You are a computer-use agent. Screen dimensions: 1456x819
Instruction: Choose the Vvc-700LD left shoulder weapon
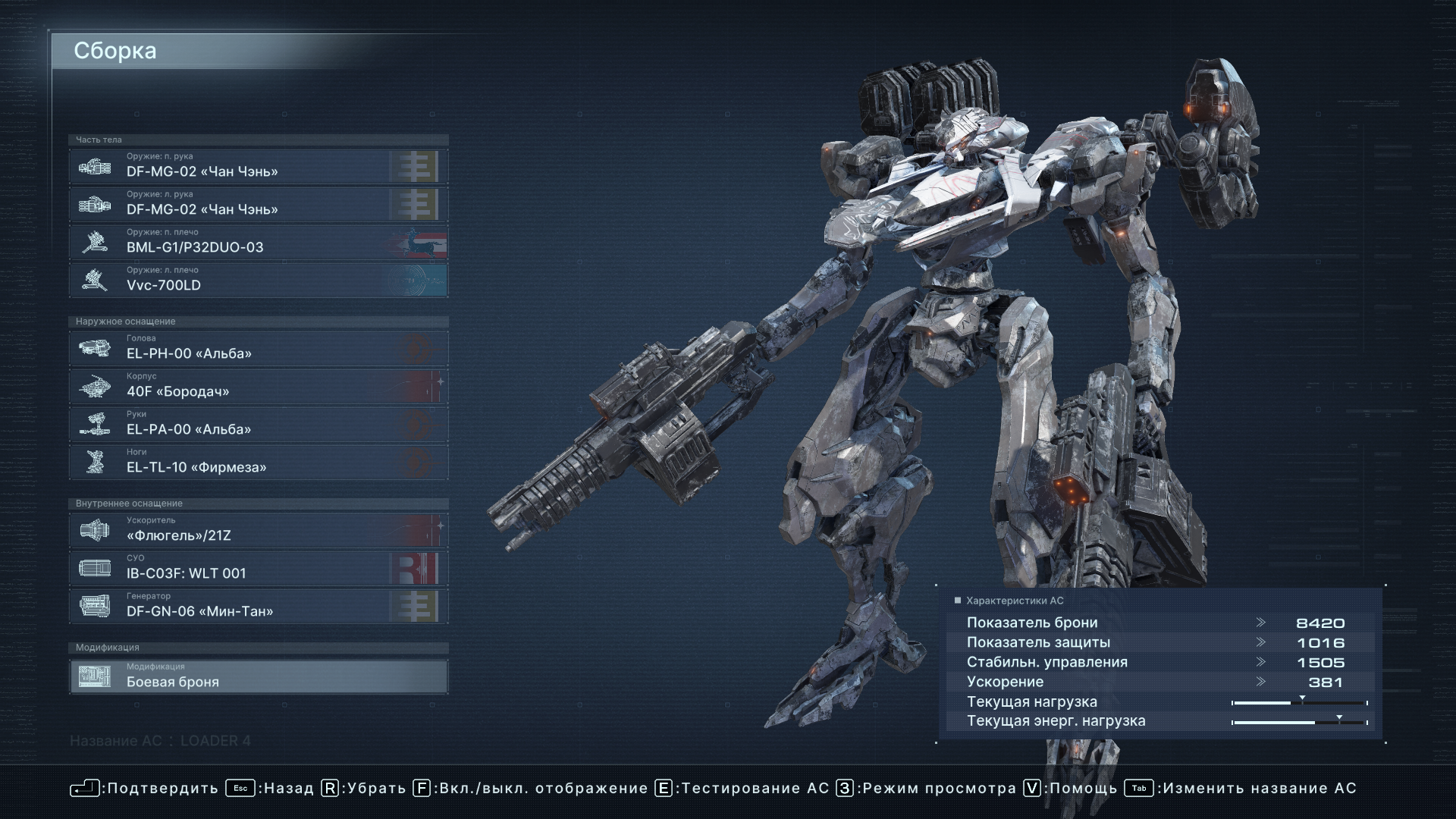click(x=258, y=280)
